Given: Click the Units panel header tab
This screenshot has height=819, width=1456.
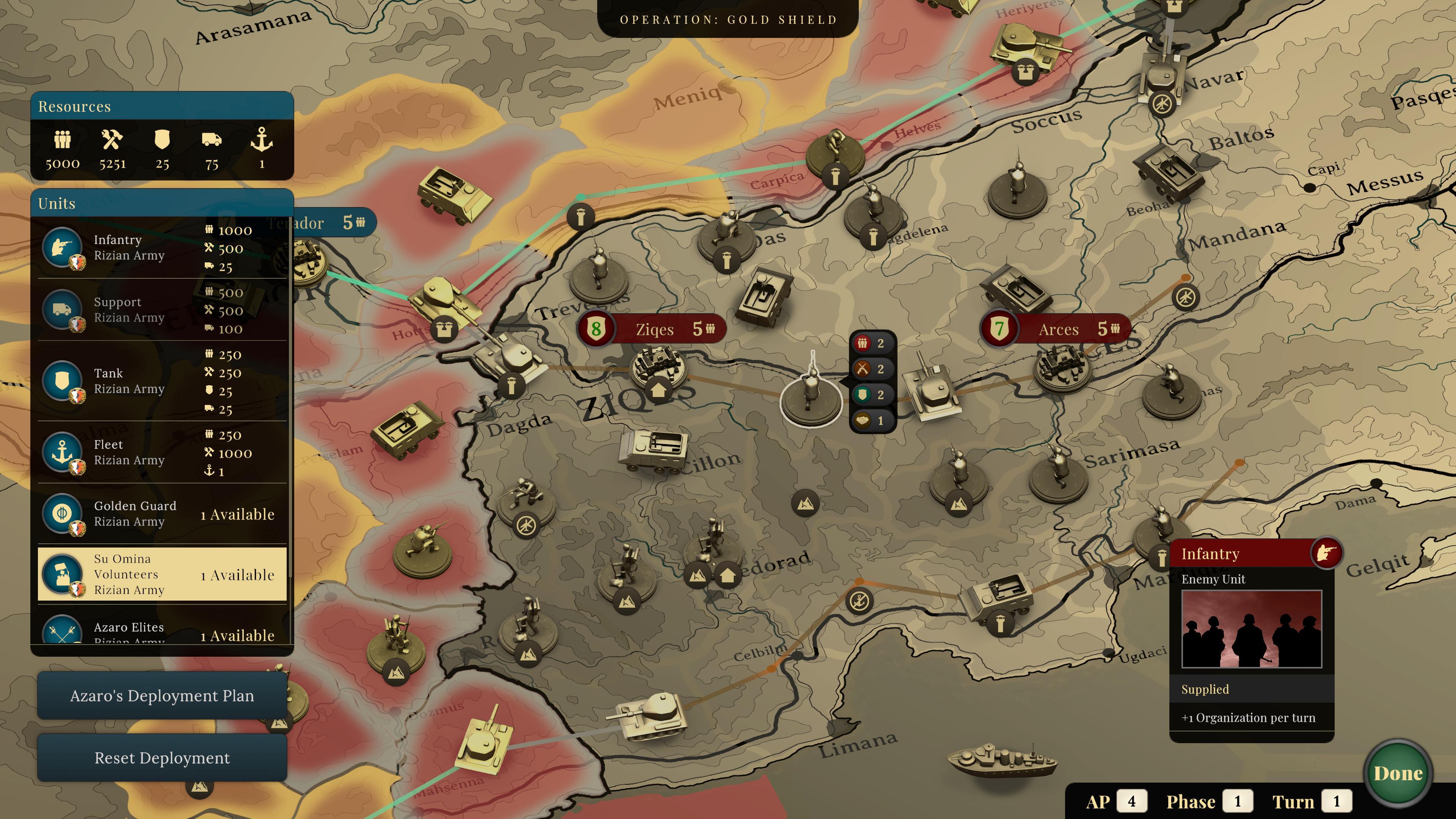Looking at the screenshot, I should [x=56, y=204].
